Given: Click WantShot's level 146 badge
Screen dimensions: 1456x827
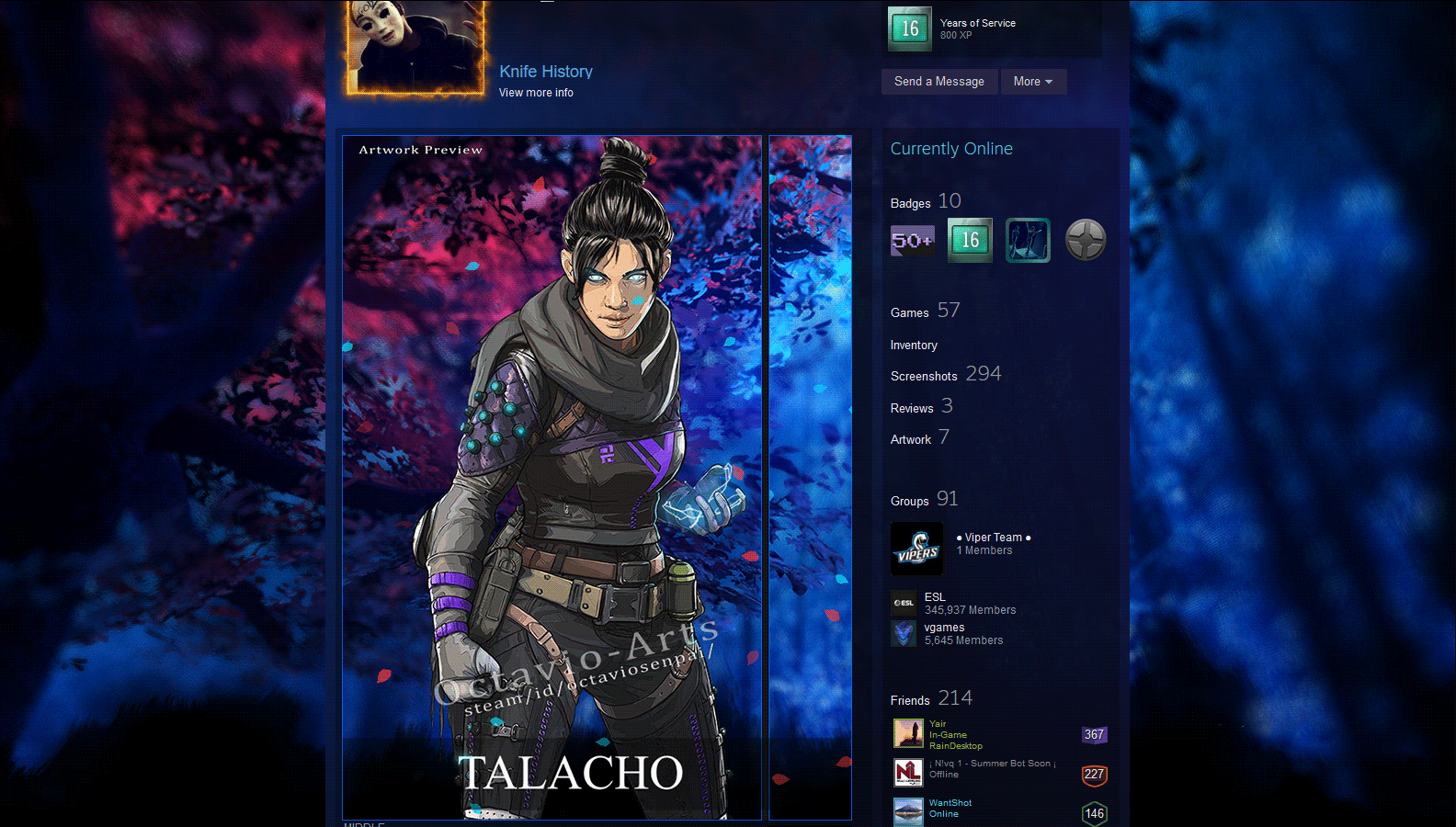Looking at the screenshot, I should [1094, 814].
